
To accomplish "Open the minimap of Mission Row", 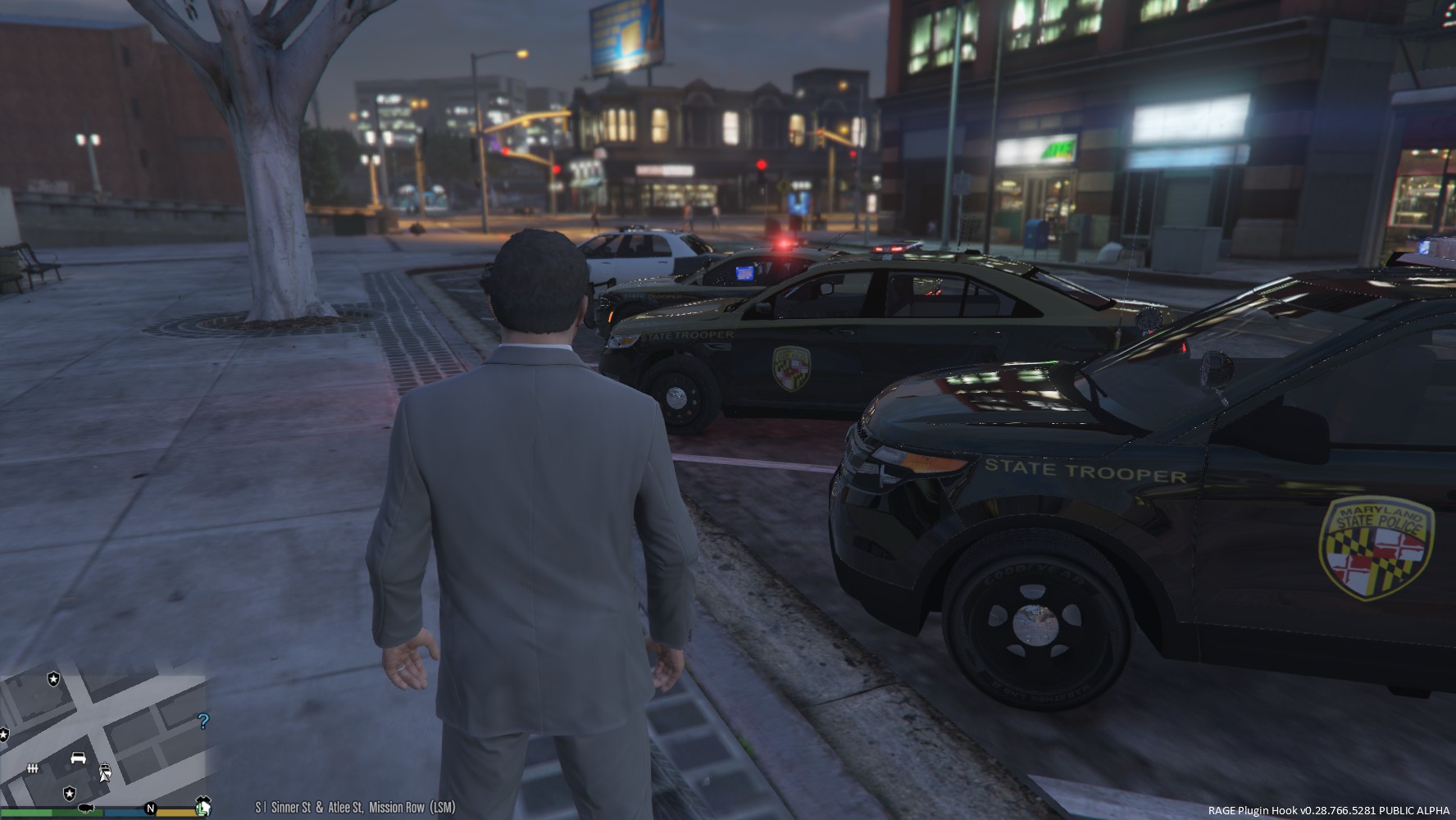I will [x=102, y=738].
